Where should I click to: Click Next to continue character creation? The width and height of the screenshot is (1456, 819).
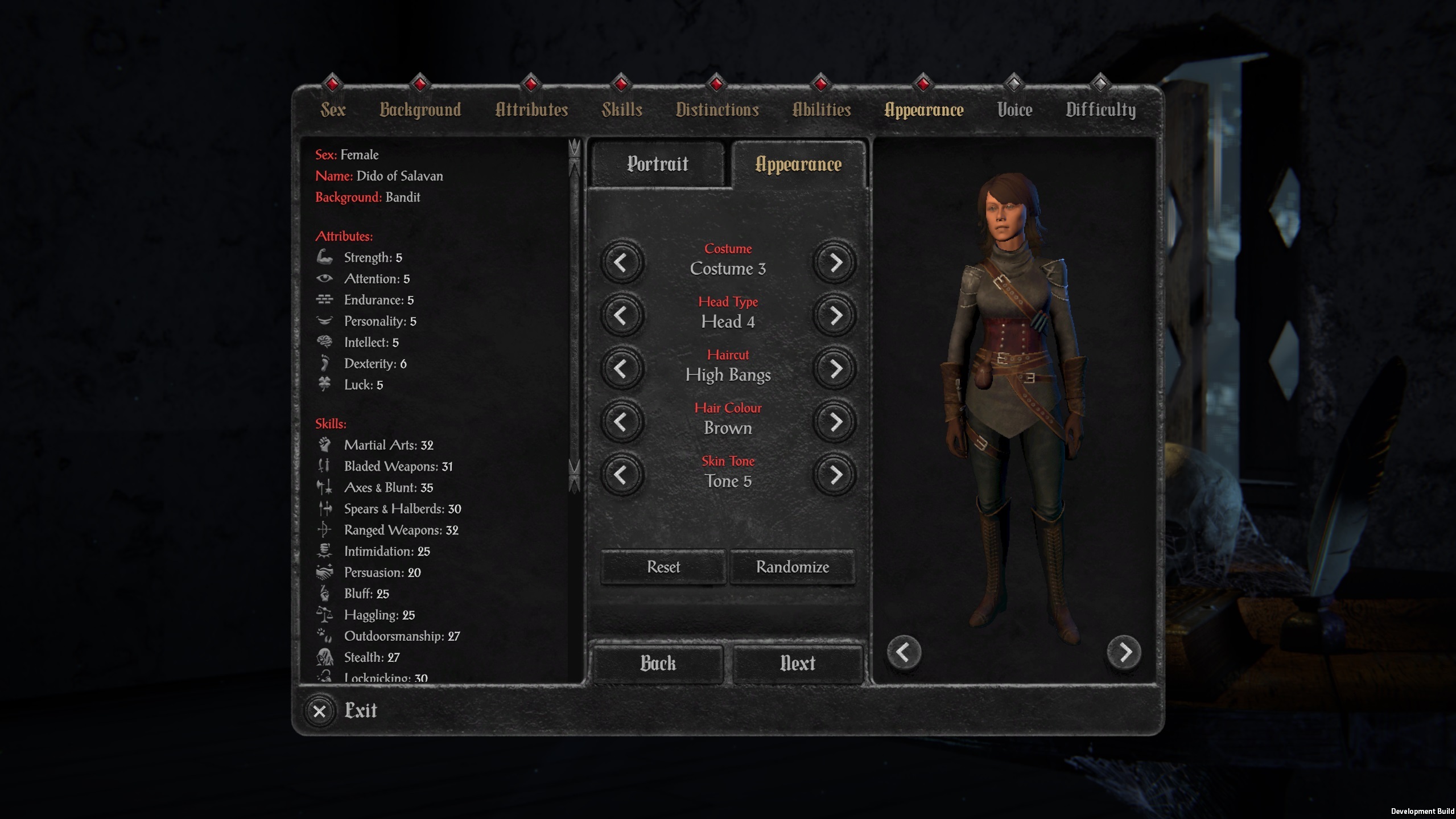coord(796,662)
